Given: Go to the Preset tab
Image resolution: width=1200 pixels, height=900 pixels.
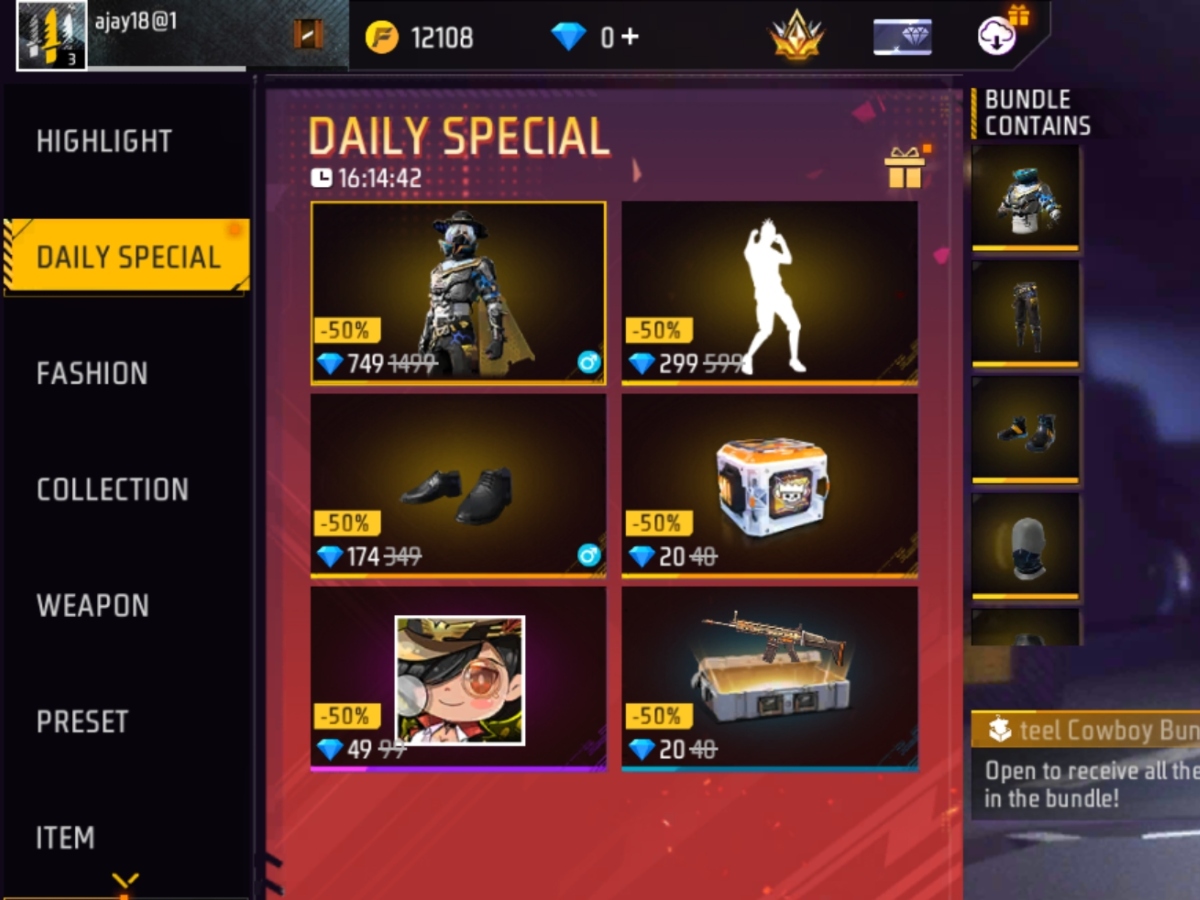Looking at the screenshot, I should [x=82, y=721].
